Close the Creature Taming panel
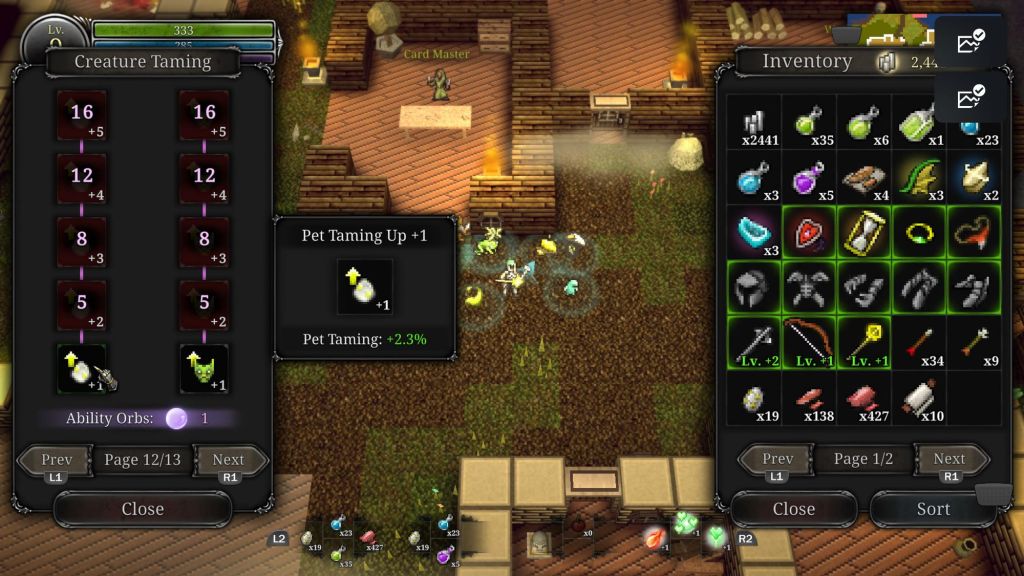The image size is (1024, 576). click(142, 509)
